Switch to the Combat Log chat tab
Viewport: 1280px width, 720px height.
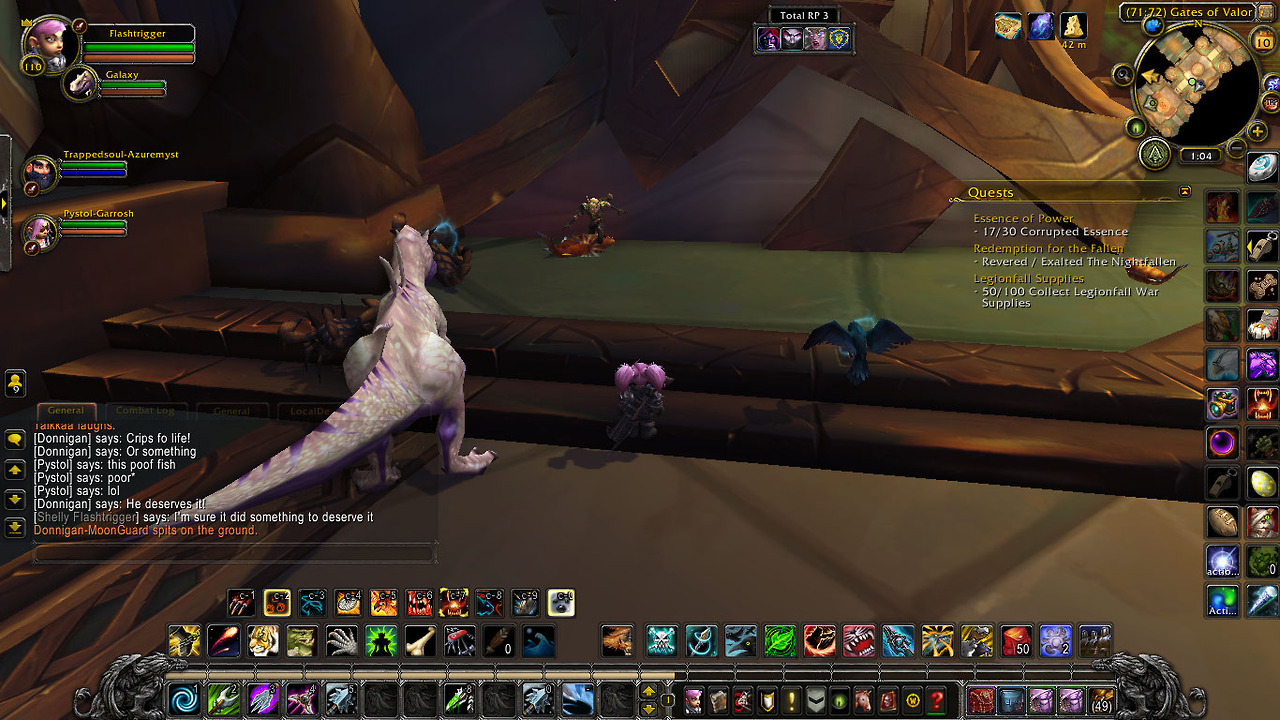click(x=145, y=411)
